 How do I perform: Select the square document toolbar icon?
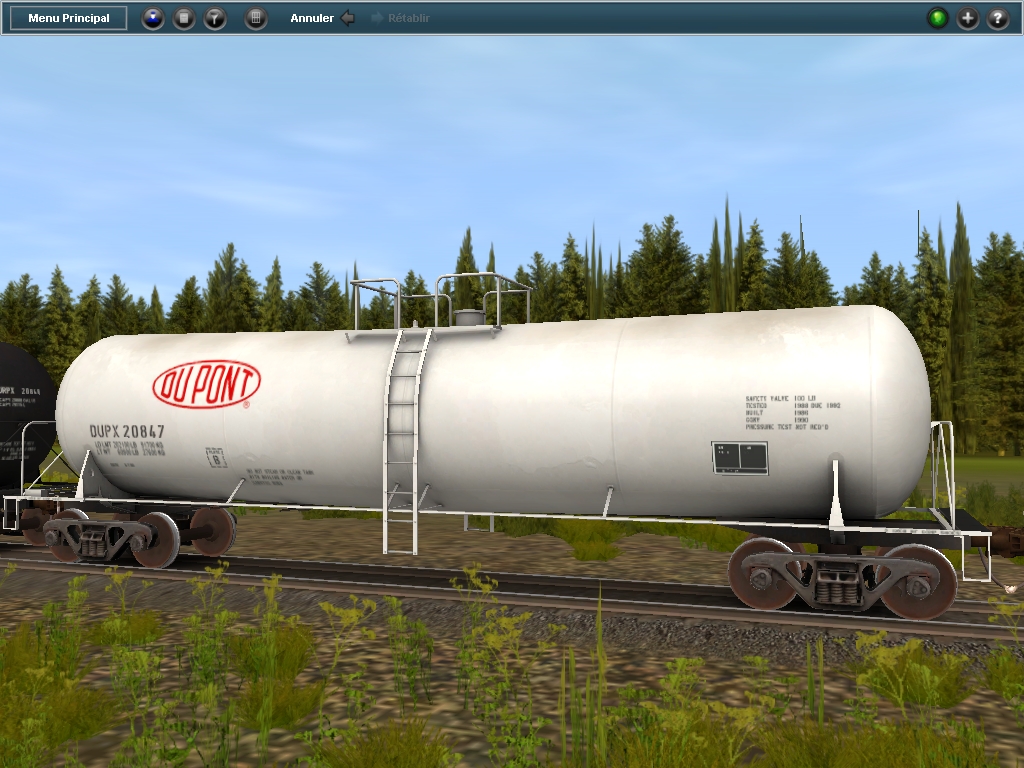(184, 18)
